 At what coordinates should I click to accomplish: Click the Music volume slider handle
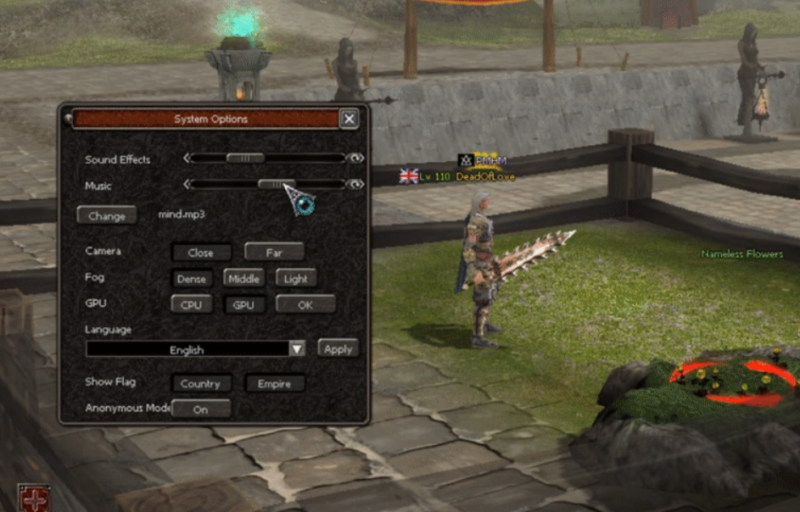tap(276, 184)
